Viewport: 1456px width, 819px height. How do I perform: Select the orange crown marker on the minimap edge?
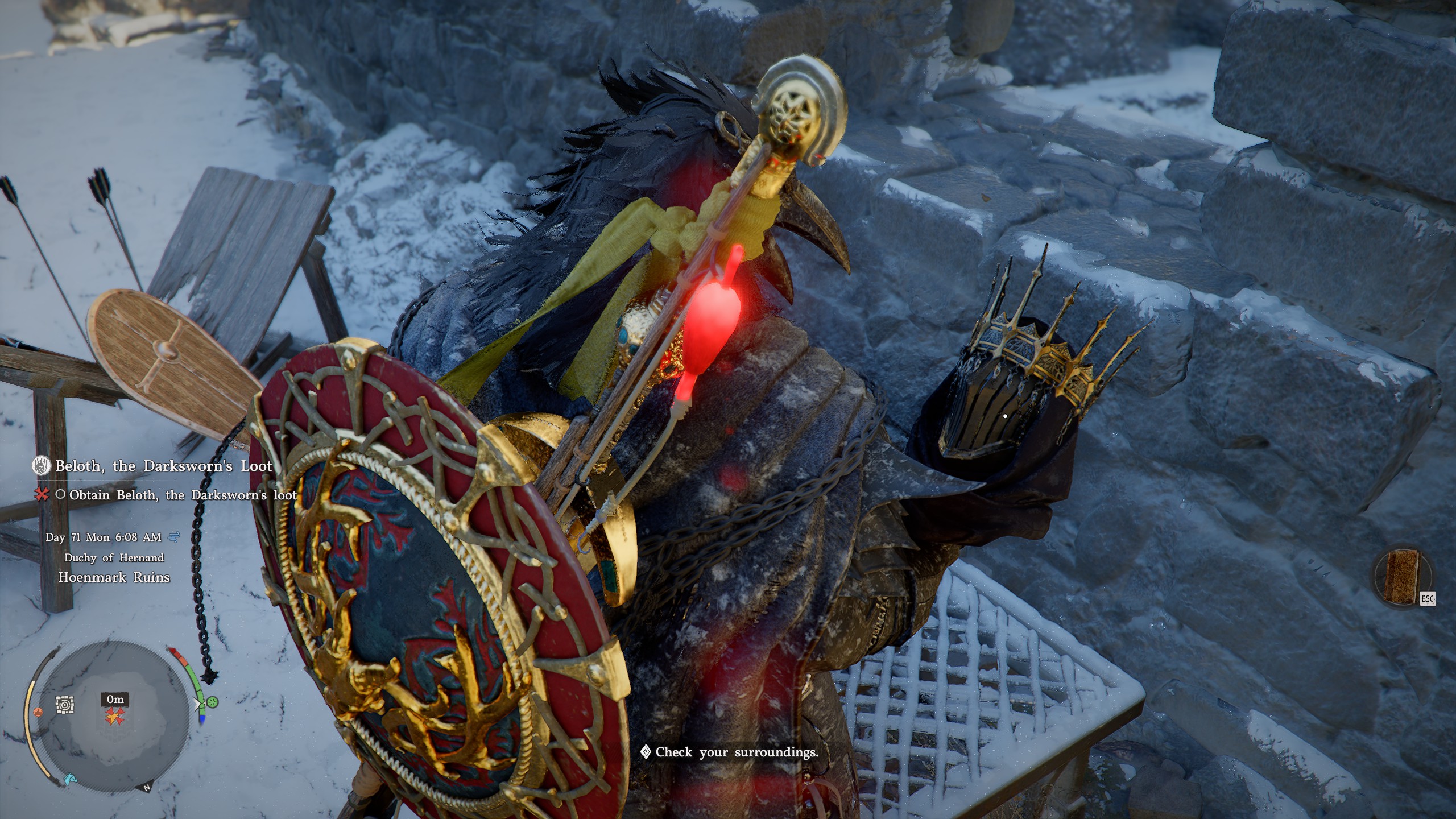tap(38, 712)
